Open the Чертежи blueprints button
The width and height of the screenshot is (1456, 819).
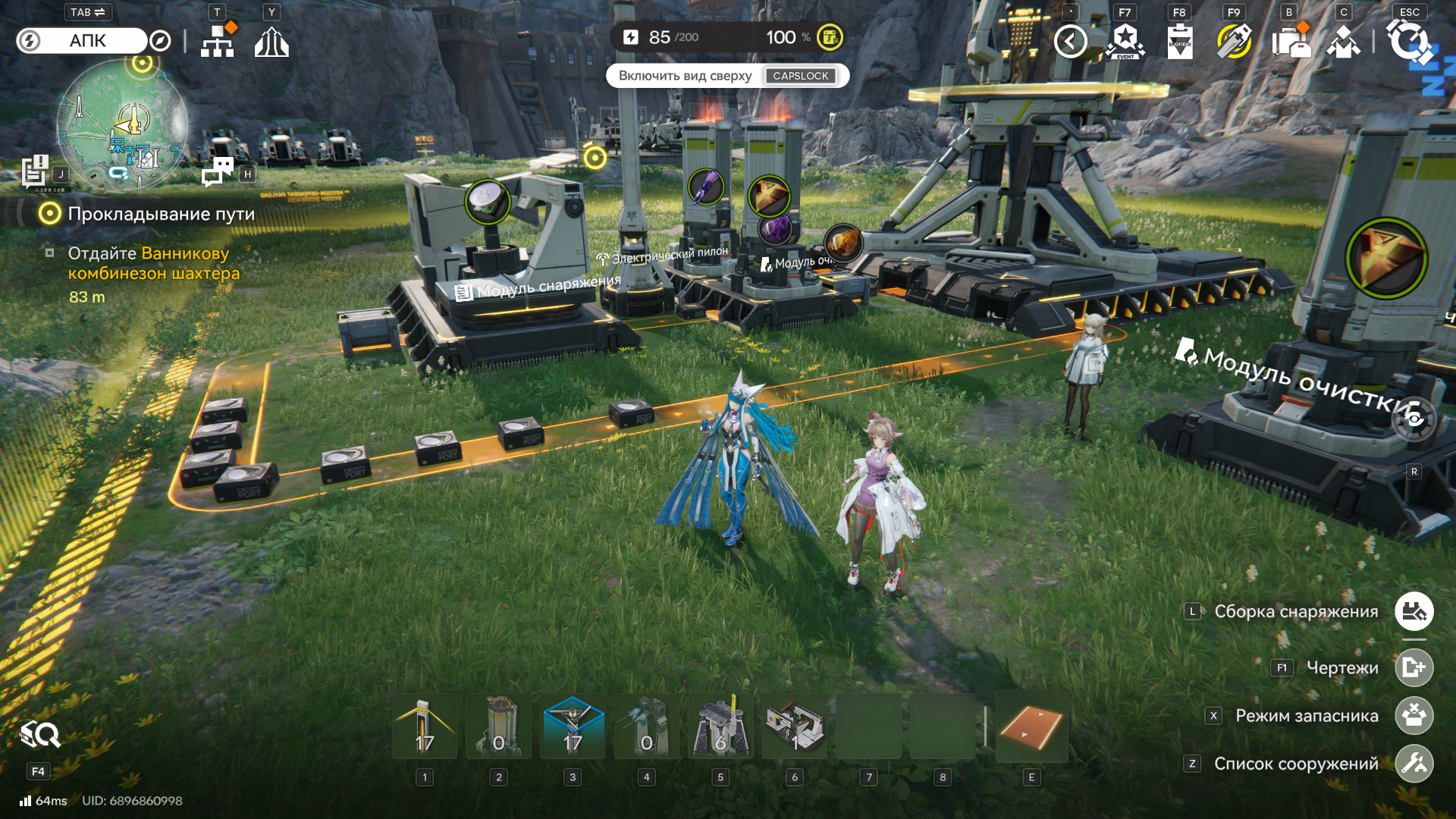pyautogui.click(x=1414, y=667)
